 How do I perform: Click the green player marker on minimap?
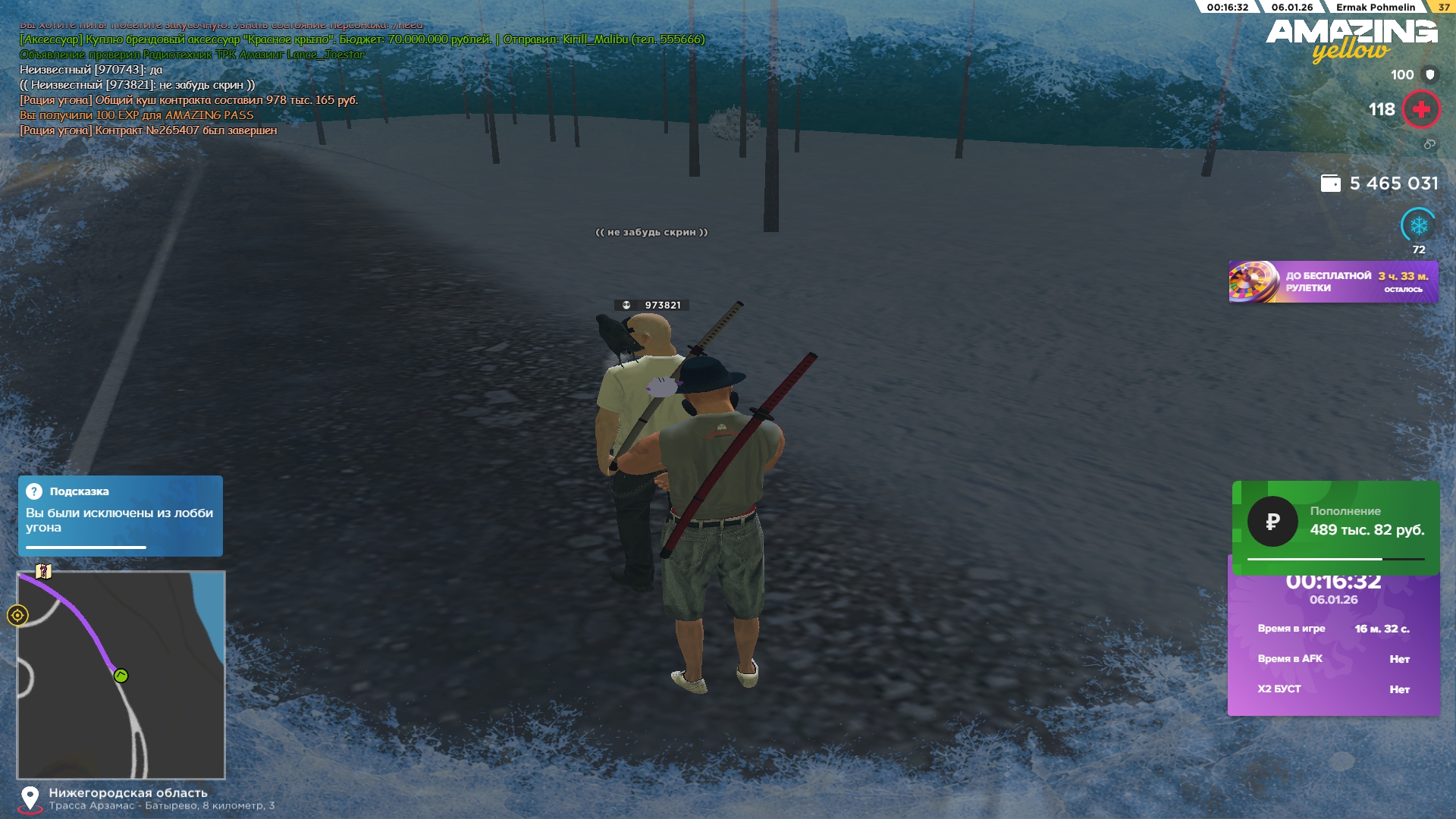pyautogui.click(x=121, y=676)
